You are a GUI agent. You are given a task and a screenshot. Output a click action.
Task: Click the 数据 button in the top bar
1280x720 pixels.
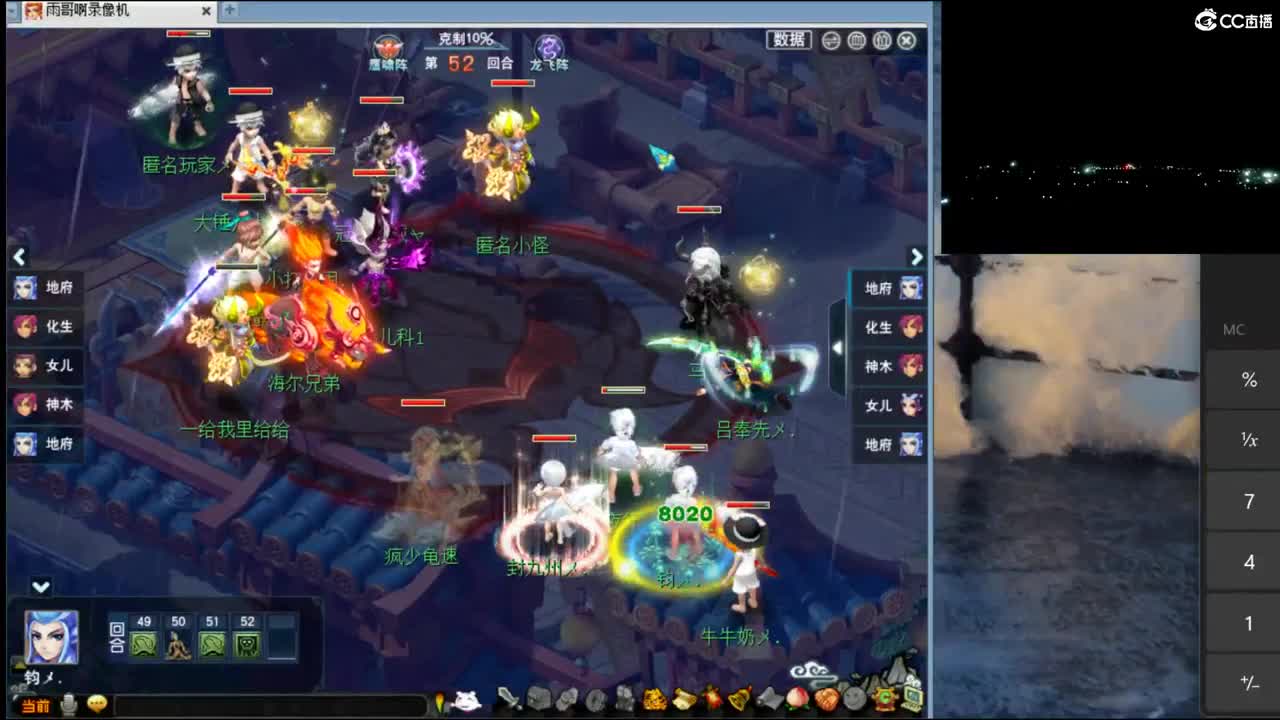[x=789, y=40]
